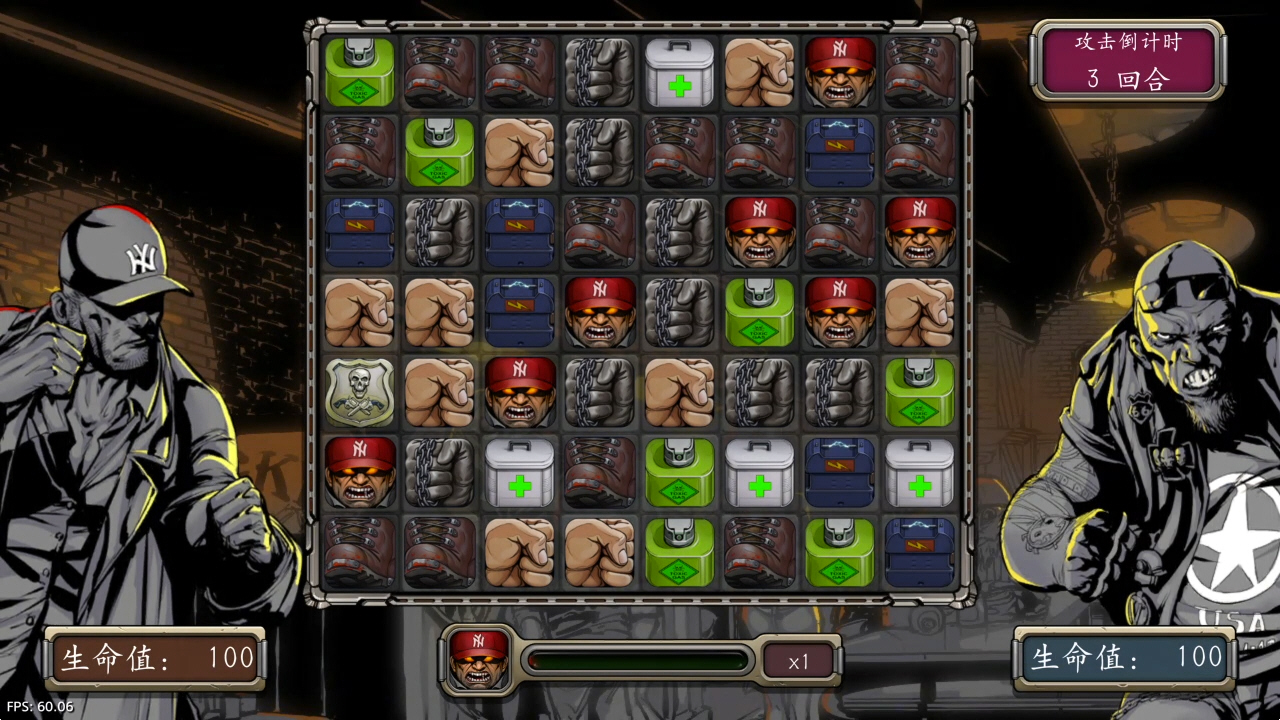Select the skull badge tile on the board
Viewport: 1280px width, 720px height.
tap(358, 393)
